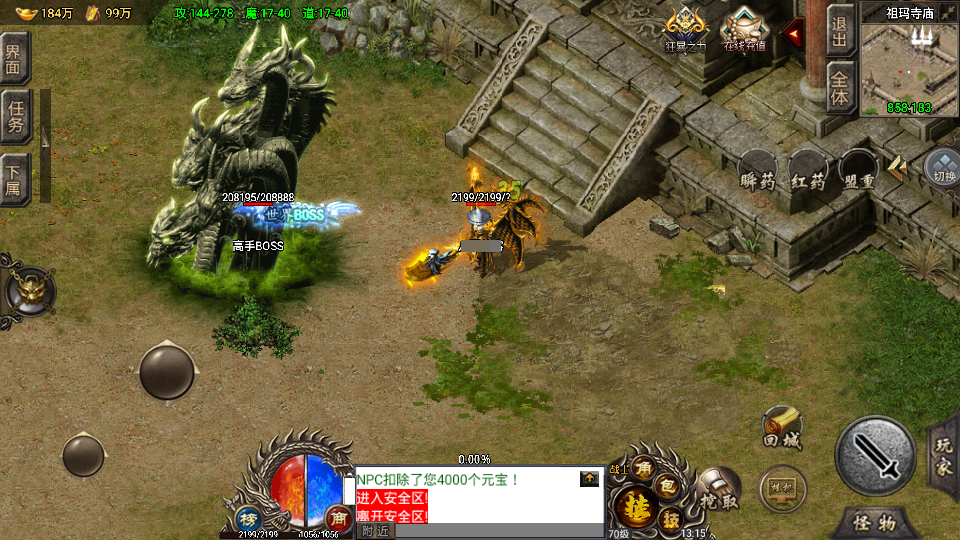Switch the chat to the 附近 nearby channel

pyautogui.click(x=375, y=530)
